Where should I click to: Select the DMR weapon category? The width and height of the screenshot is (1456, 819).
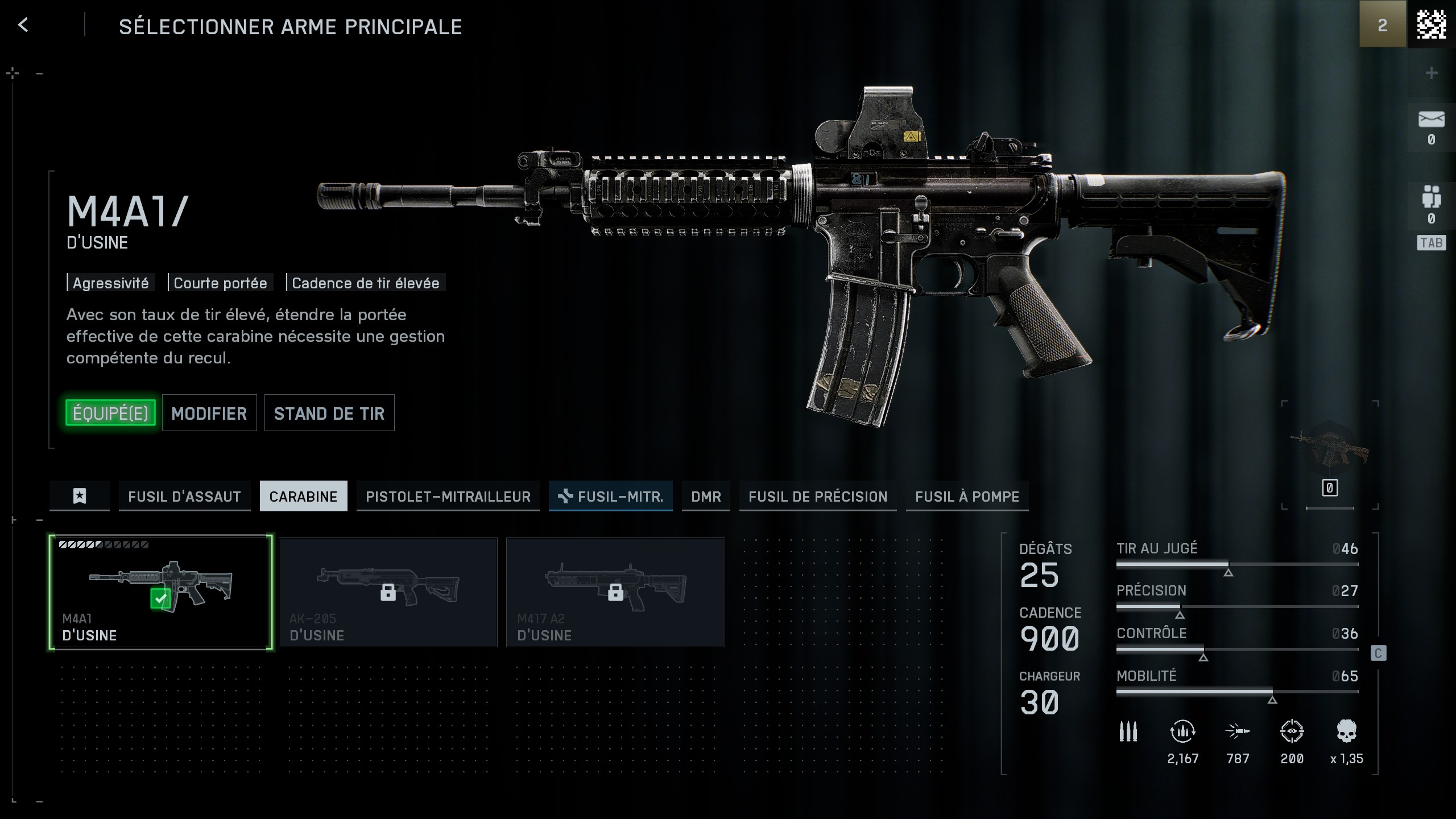pyautogui.click(x=706, y=496)
